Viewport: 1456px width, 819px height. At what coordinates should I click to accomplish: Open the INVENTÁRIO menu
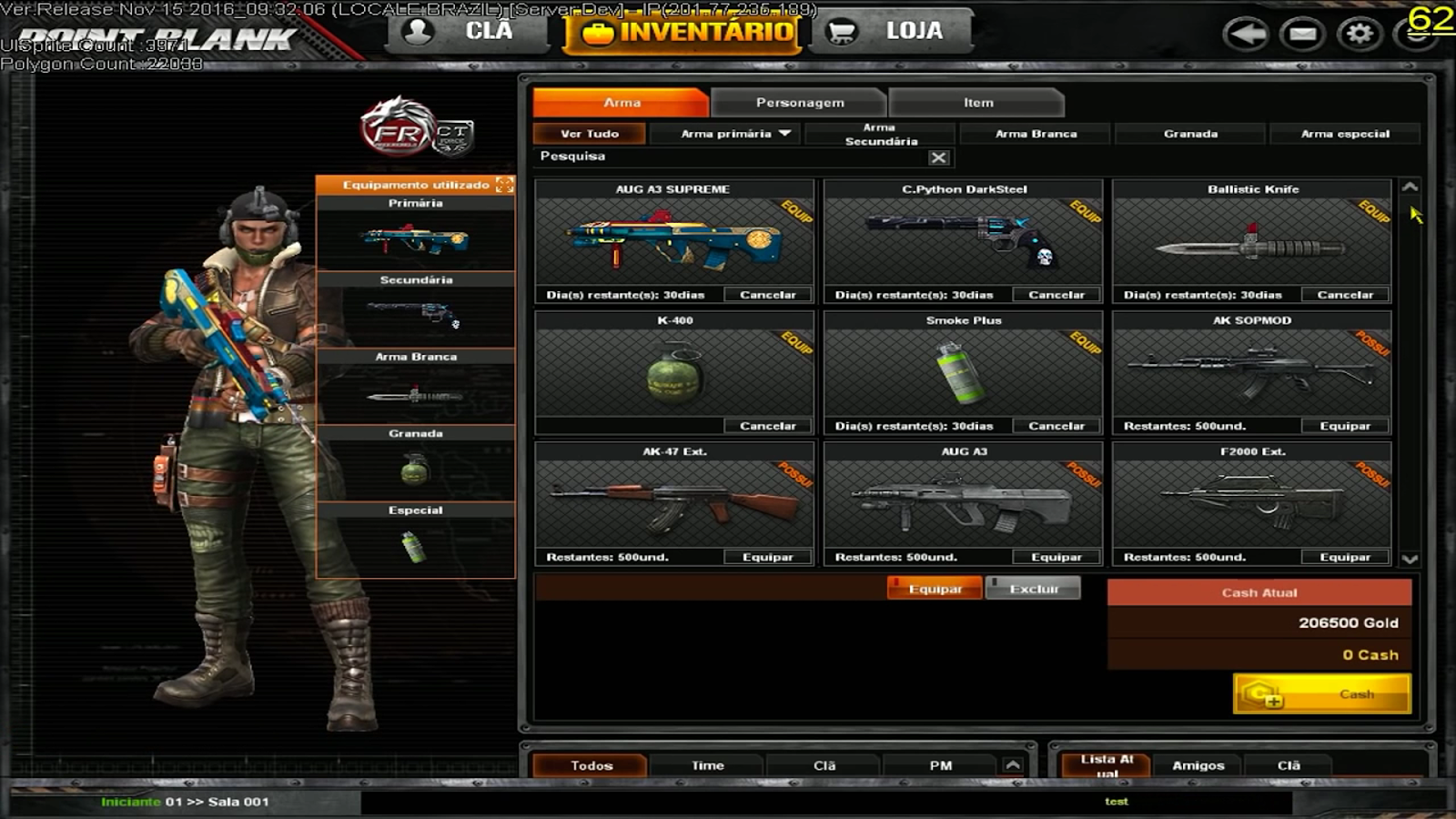coord(682,30)
